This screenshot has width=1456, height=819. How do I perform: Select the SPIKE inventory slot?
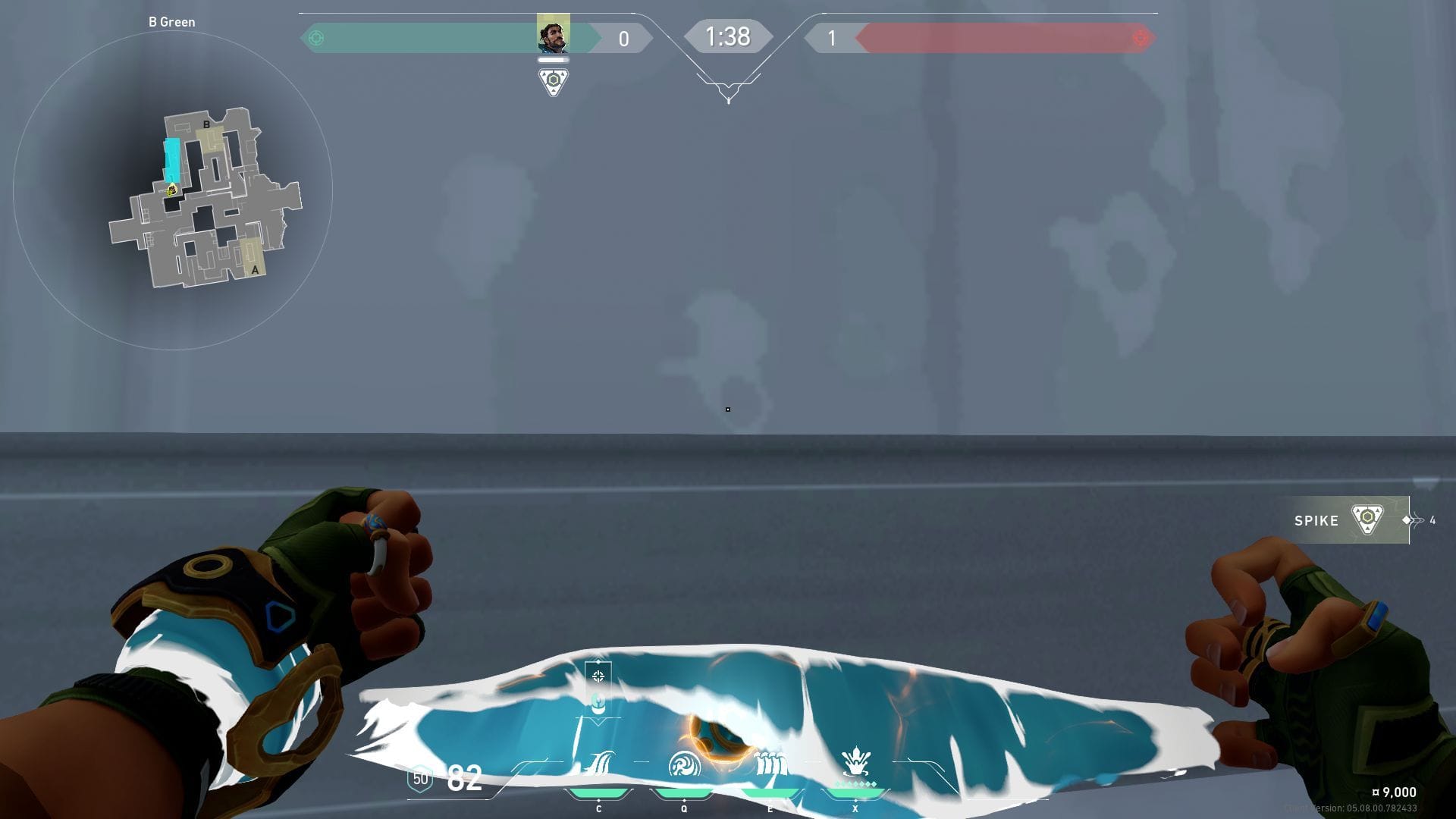[x=1341, y=520]
